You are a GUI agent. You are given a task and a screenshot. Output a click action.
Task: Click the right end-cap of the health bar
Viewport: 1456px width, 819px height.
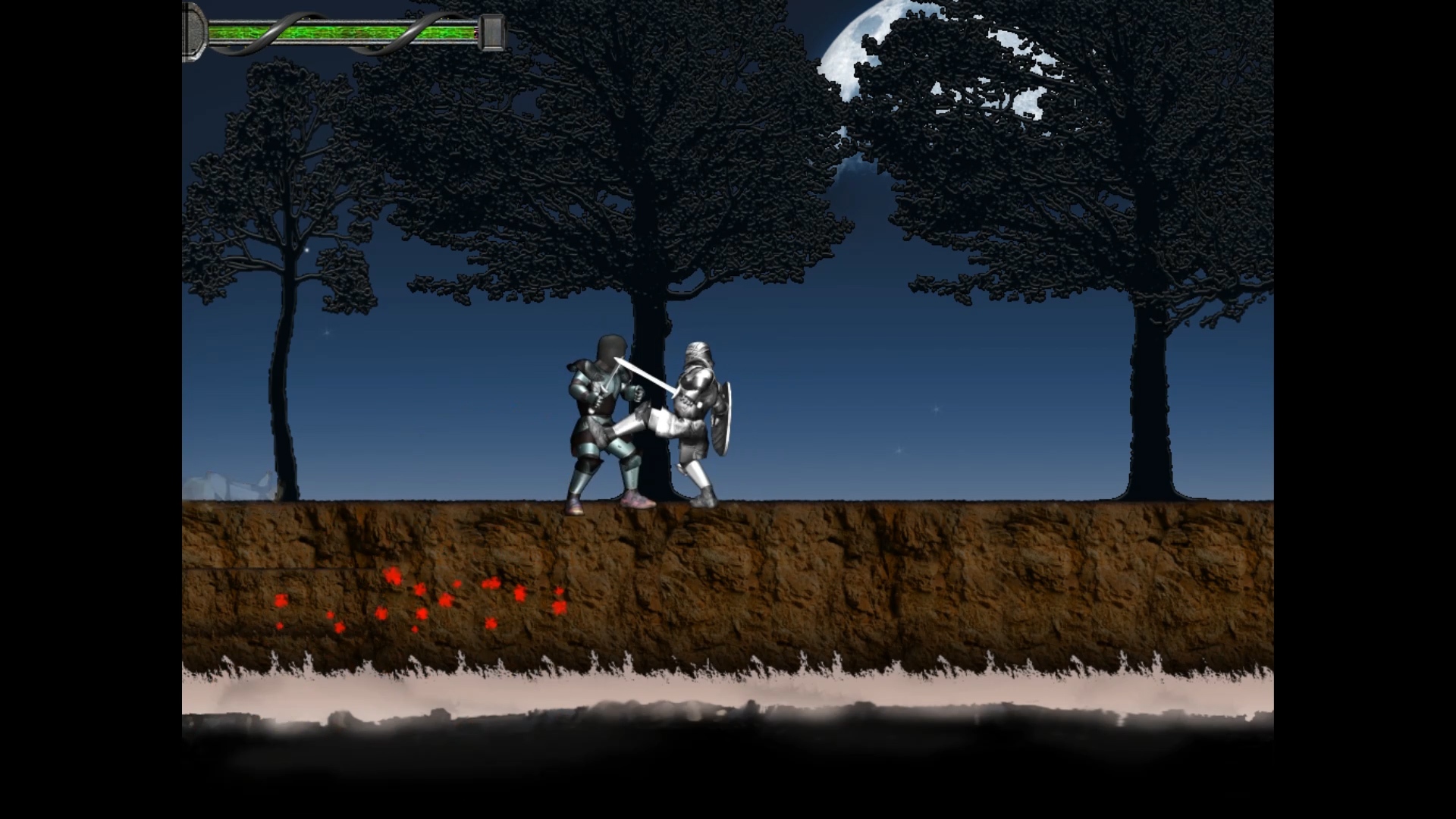tap(491, 30)
